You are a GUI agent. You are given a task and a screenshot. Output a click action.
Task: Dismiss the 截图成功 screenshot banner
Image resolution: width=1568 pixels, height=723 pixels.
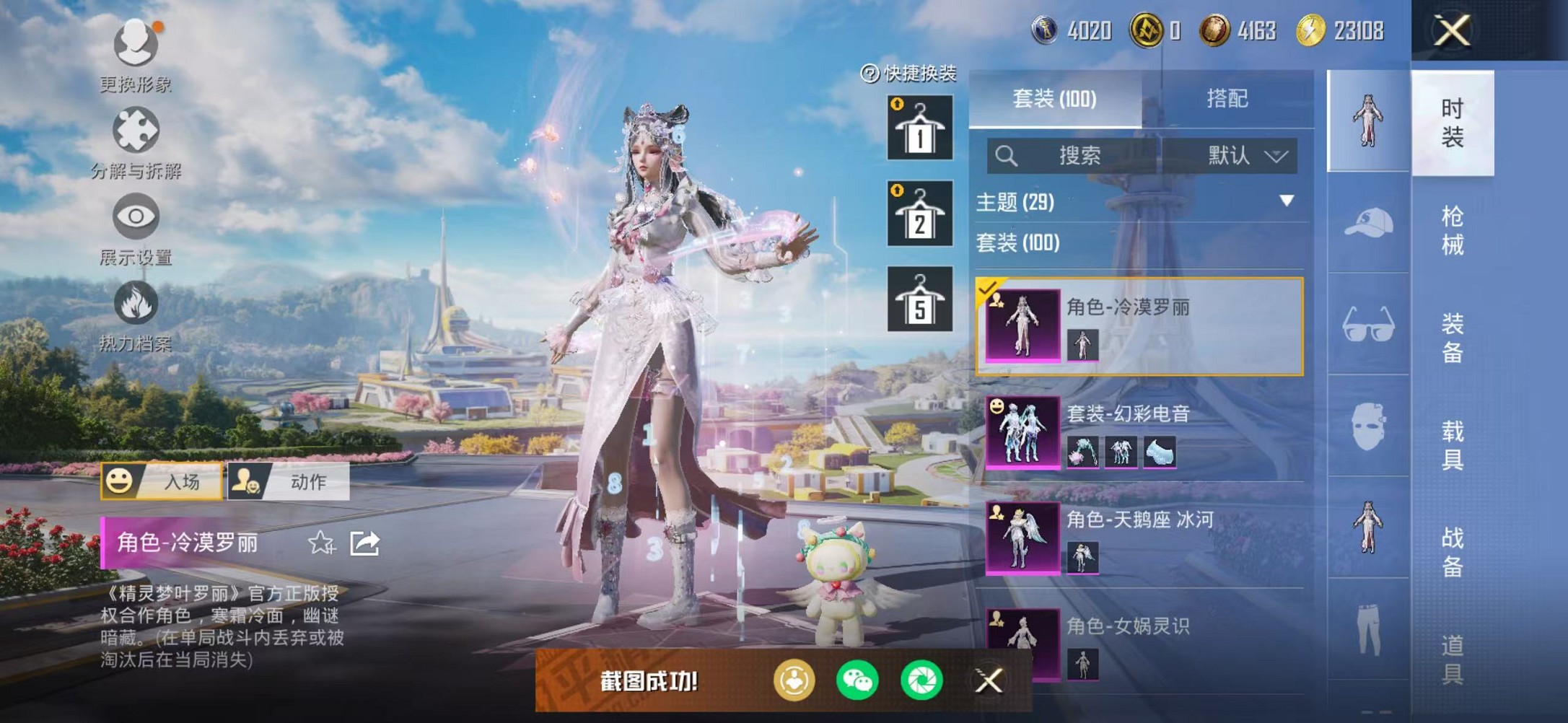tap(989, 680)
